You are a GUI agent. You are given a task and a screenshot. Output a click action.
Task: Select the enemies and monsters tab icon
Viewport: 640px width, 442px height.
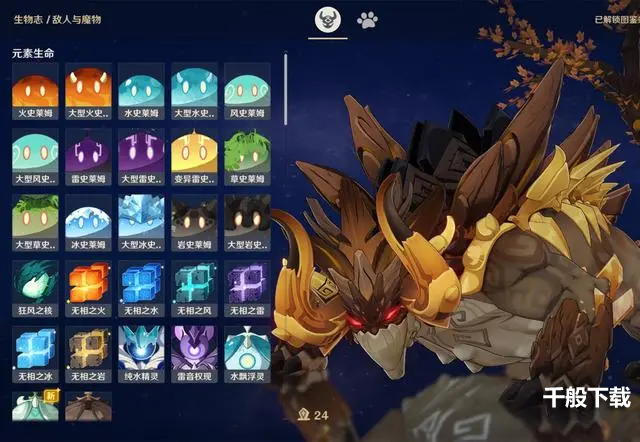pos(327,20)
